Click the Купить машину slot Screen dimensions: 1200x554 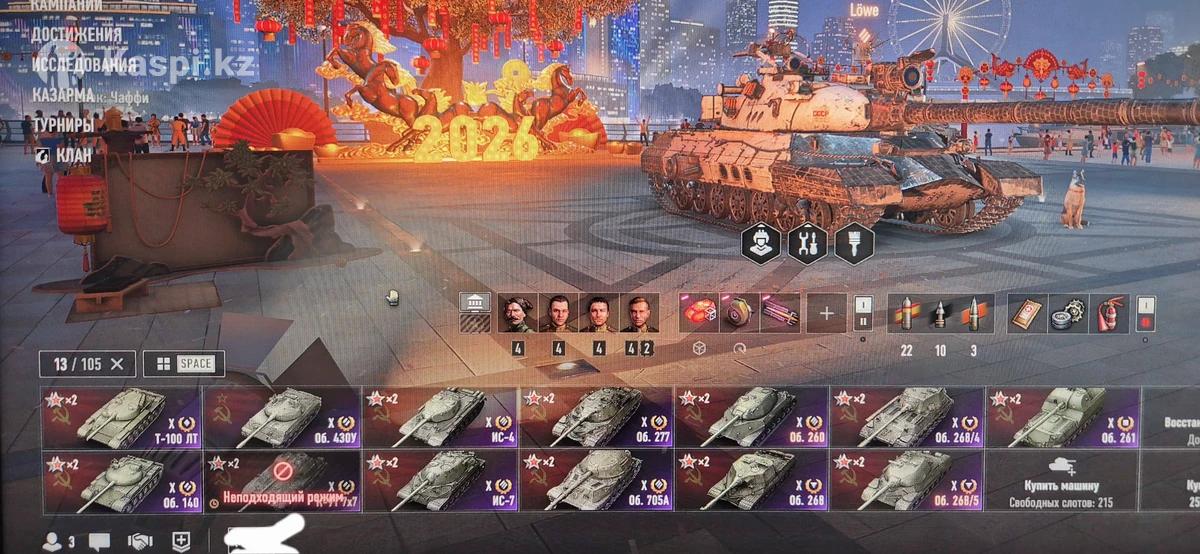[x=1062, y=481]
